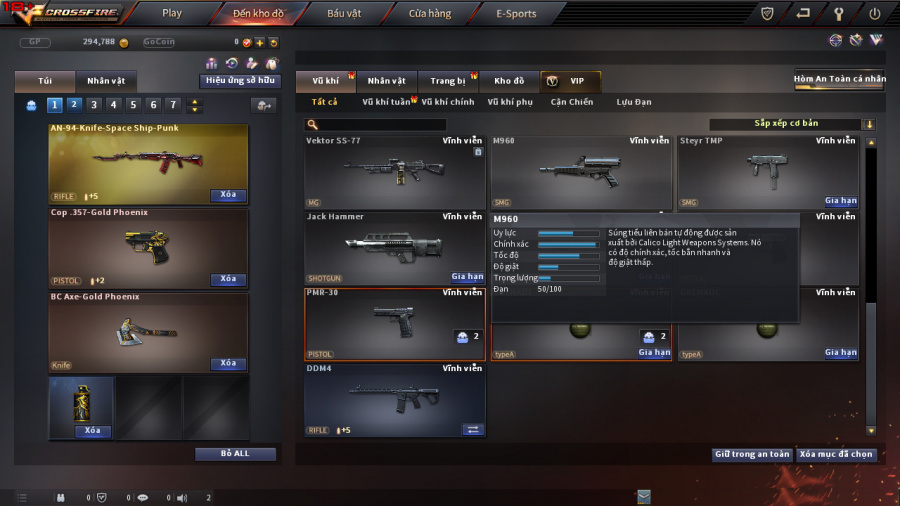900x506 pixels.
Task: Remove the AN-94 Knife rifle with Xóa
Action: pyautogui.click(x=228, y=195)
